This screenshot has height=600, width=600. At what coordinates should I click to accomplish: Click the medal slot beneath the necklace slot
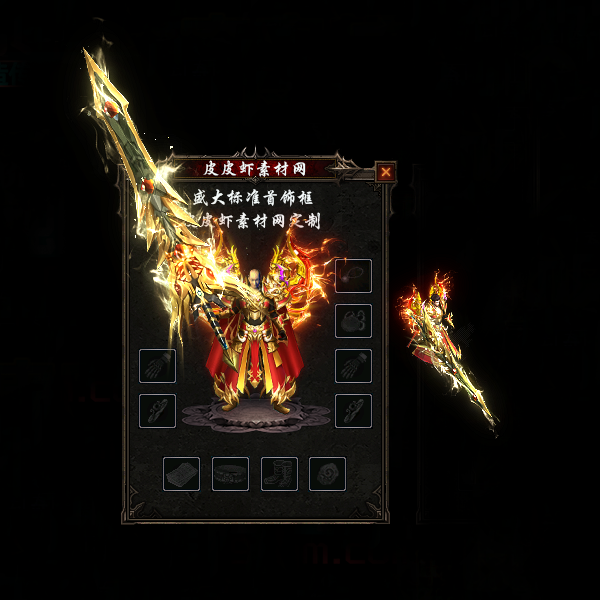tap(353, 321)
